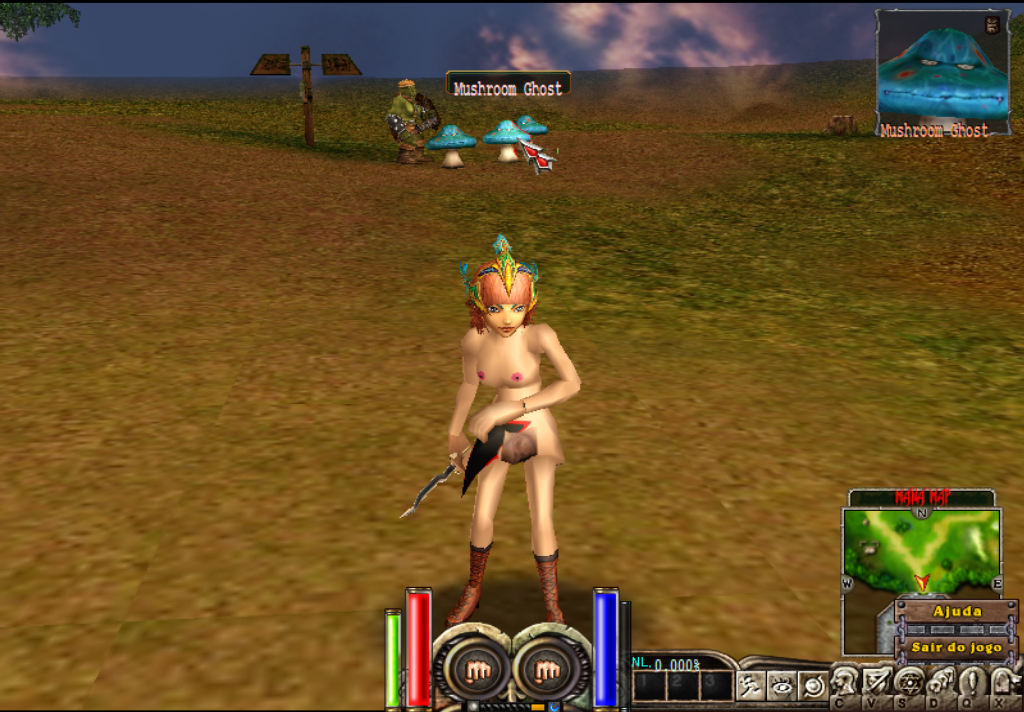
Task: Choose Sair do jogo to quit
Action: tap(956, 647)
